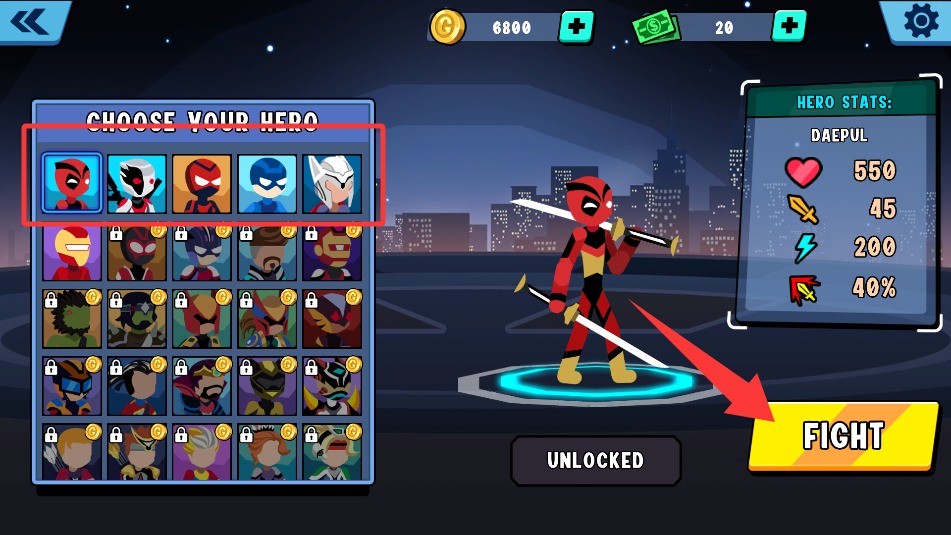Choose the locked blue-goggled hero
The height and width of the screenshot is (535, 951).
click(x=72, y=385)
